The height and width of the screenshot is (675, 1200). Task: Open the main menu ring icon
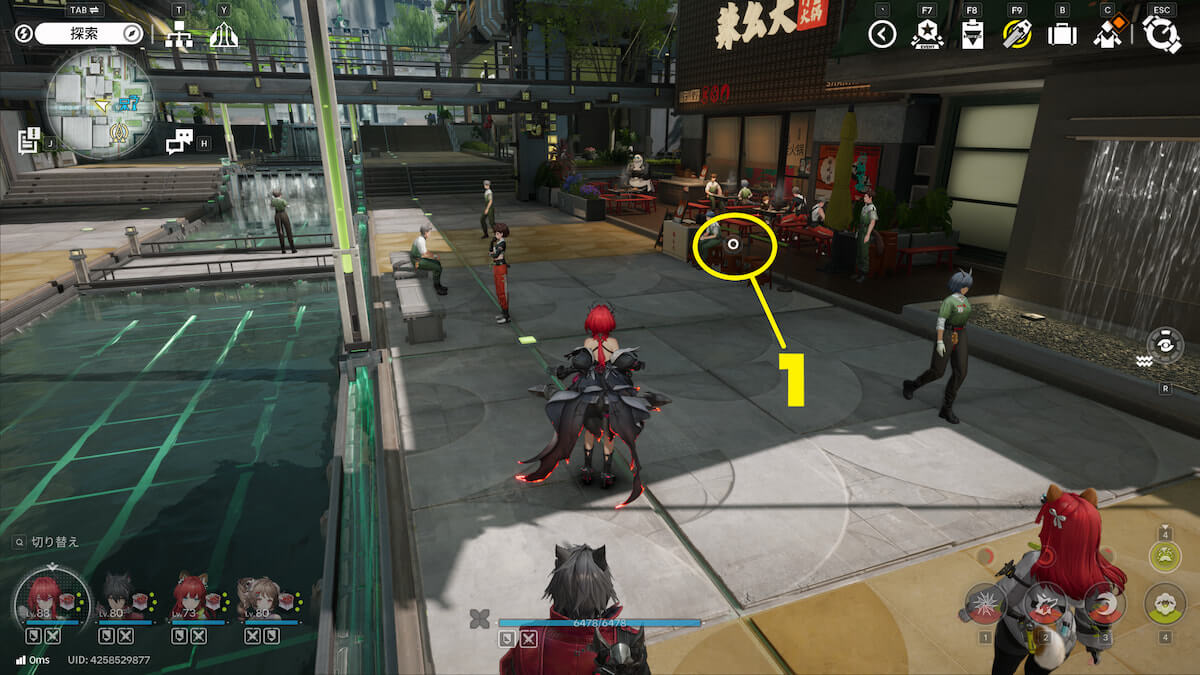tap(1161, 34)
